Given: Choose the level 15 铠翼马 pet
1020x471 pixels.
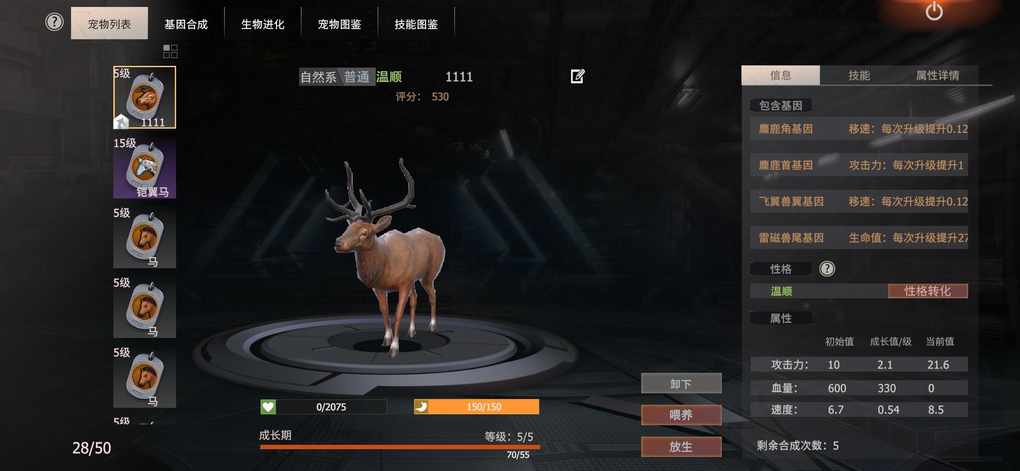Looking at the screenshot, I should (x=144, y=167).
